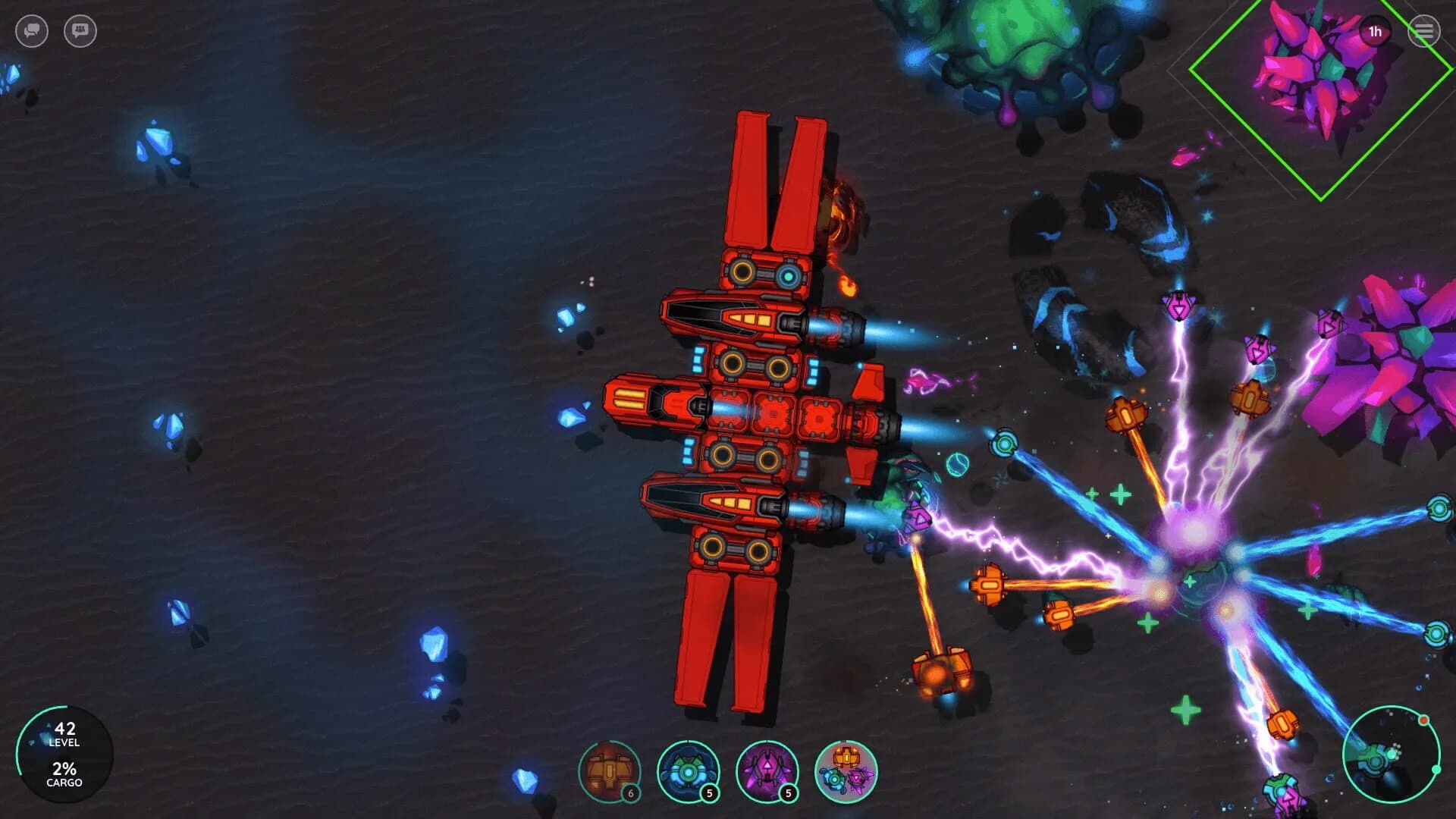The height and width of the screenshot is (819, 1456).
Task: Toggle the badge showing 5 turret drones
Action: [710, 793]
